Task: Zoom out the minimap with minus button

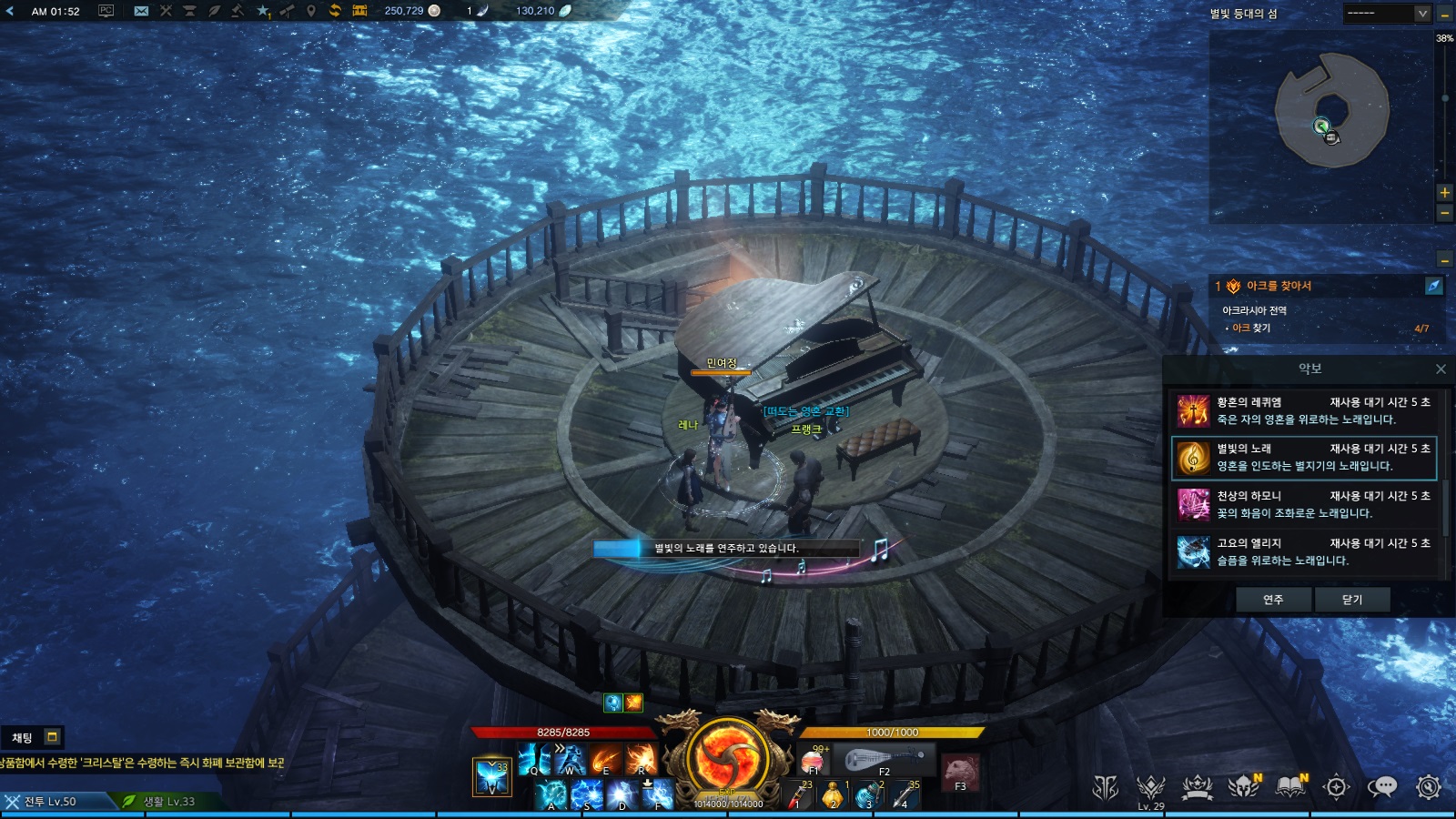Action: [x=1444, y=213]
